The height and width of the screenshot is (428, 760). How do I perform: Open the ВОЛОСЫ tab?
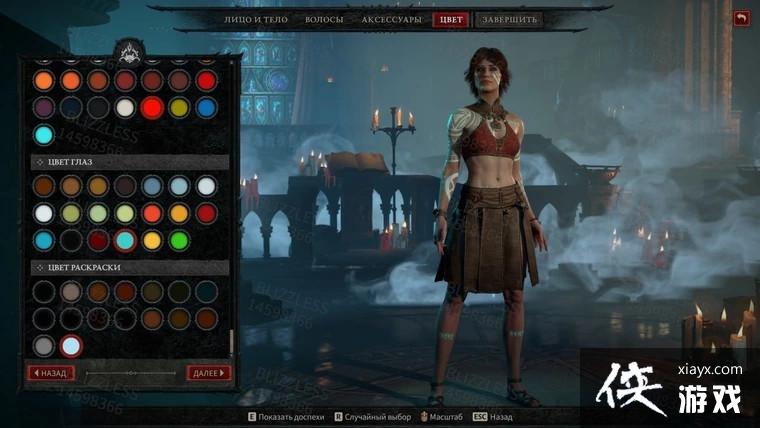325,19
